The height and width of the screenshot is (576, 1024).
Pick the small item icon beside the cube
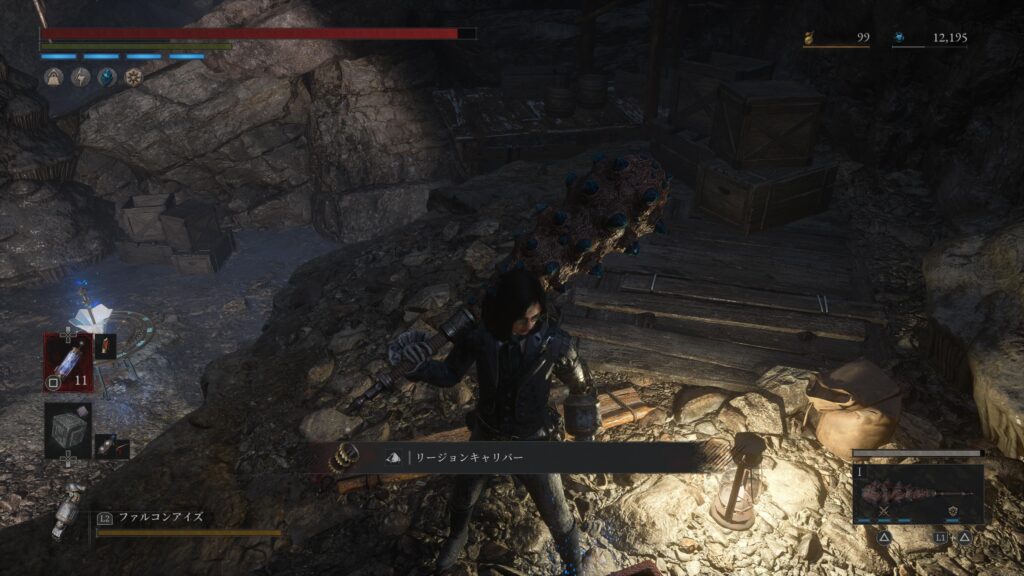[x=107, y=445]
